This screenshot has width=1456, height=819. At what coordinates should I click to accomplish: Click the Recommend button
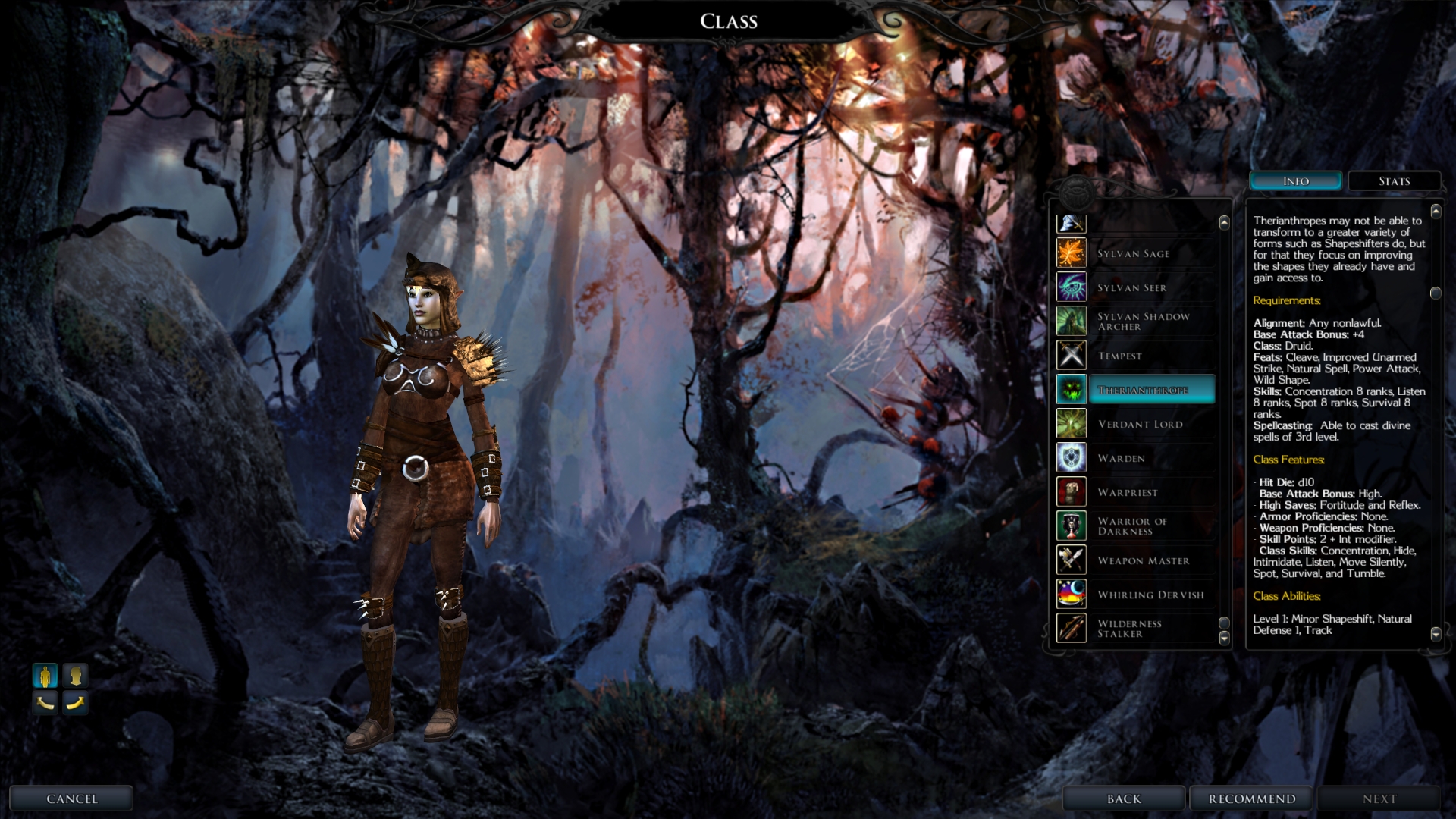coord(1251,799)
